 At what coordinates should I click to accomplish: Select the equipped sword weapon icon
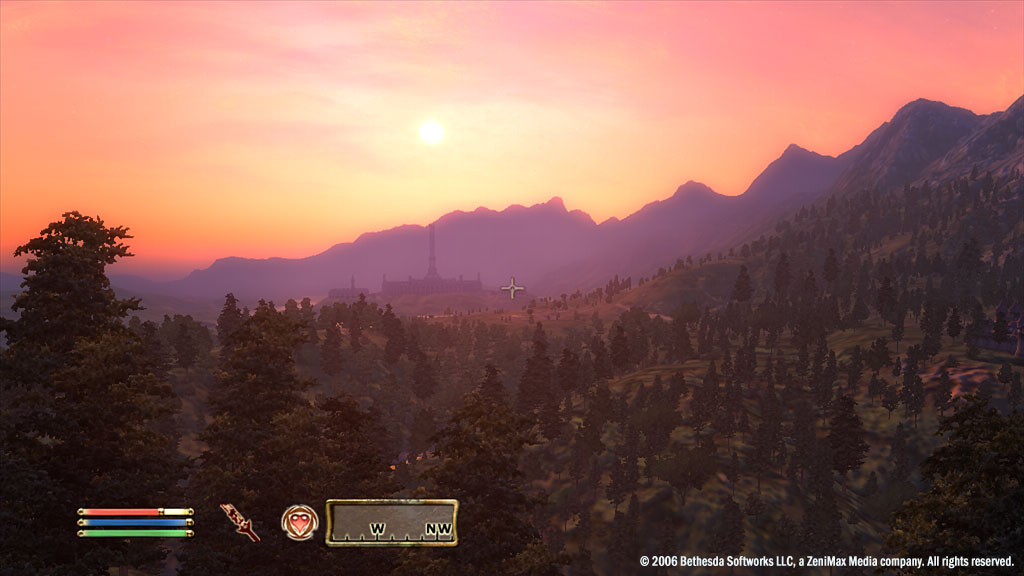pos(240,522)
